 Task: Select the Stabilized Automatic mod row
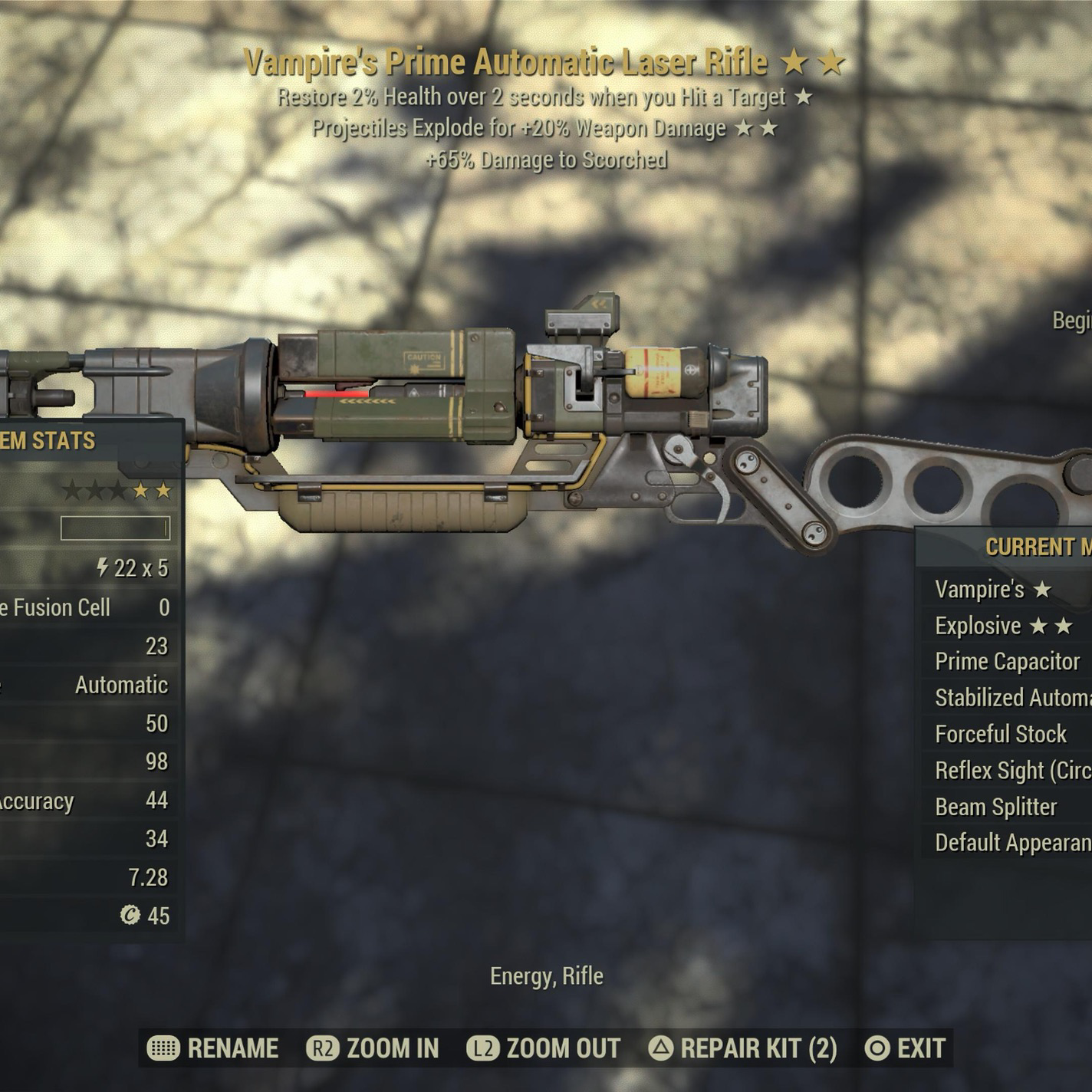[1012, 698]
